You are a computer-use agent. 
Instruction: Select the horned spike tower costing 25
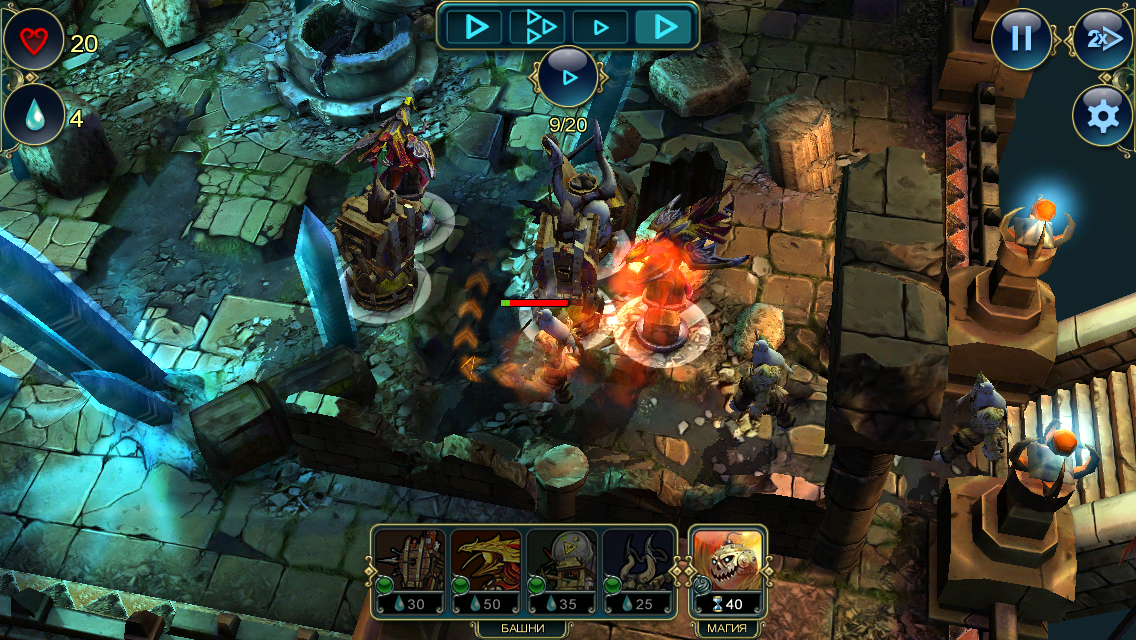[x=638, y=570]
